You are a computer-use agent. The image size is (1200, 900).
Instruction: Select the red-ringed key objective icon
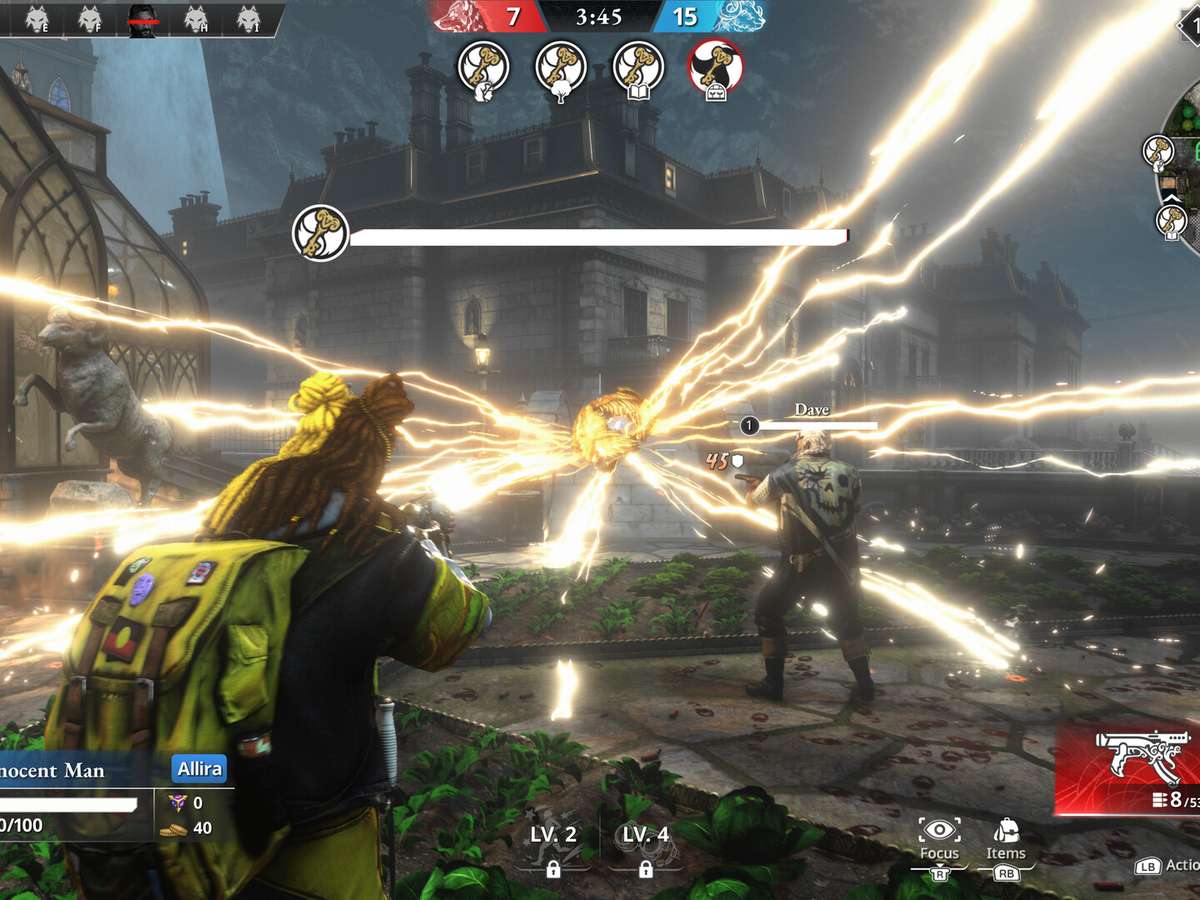(715, 67)
